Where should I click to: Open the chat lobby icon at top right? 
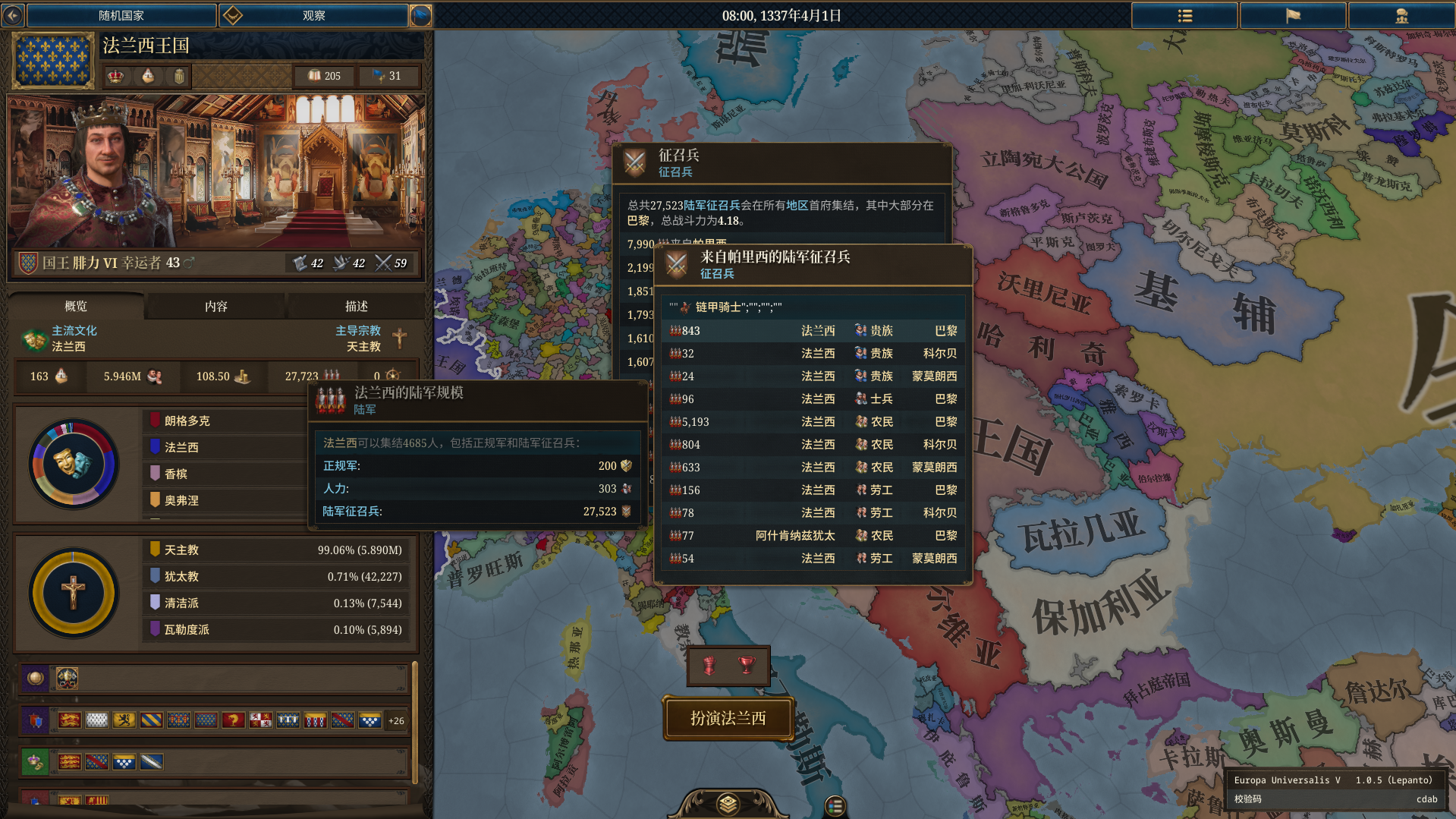(1401, 15)
